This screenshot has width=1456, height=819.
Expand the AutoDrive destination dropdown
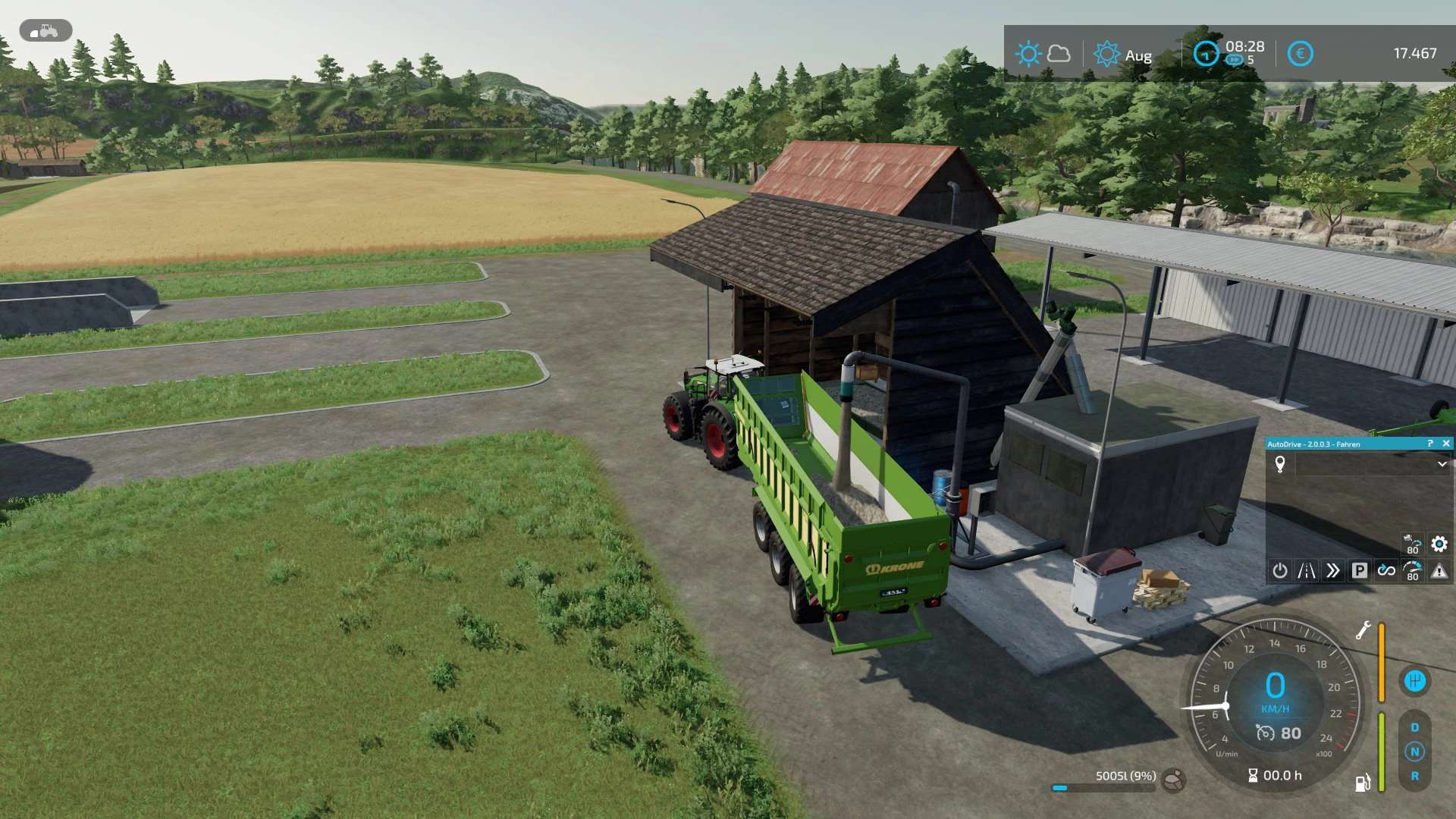1442,464
